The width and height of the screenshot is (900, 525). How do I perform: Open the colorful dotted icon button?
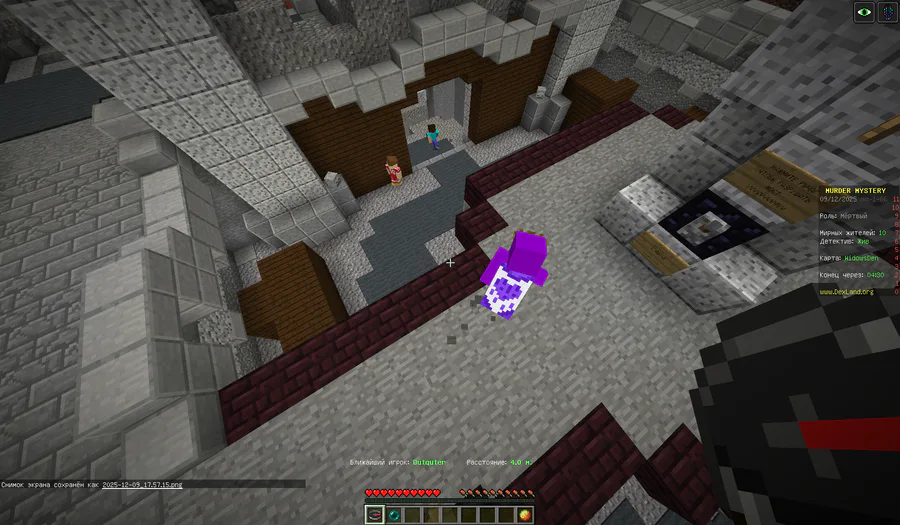(886, 12)
